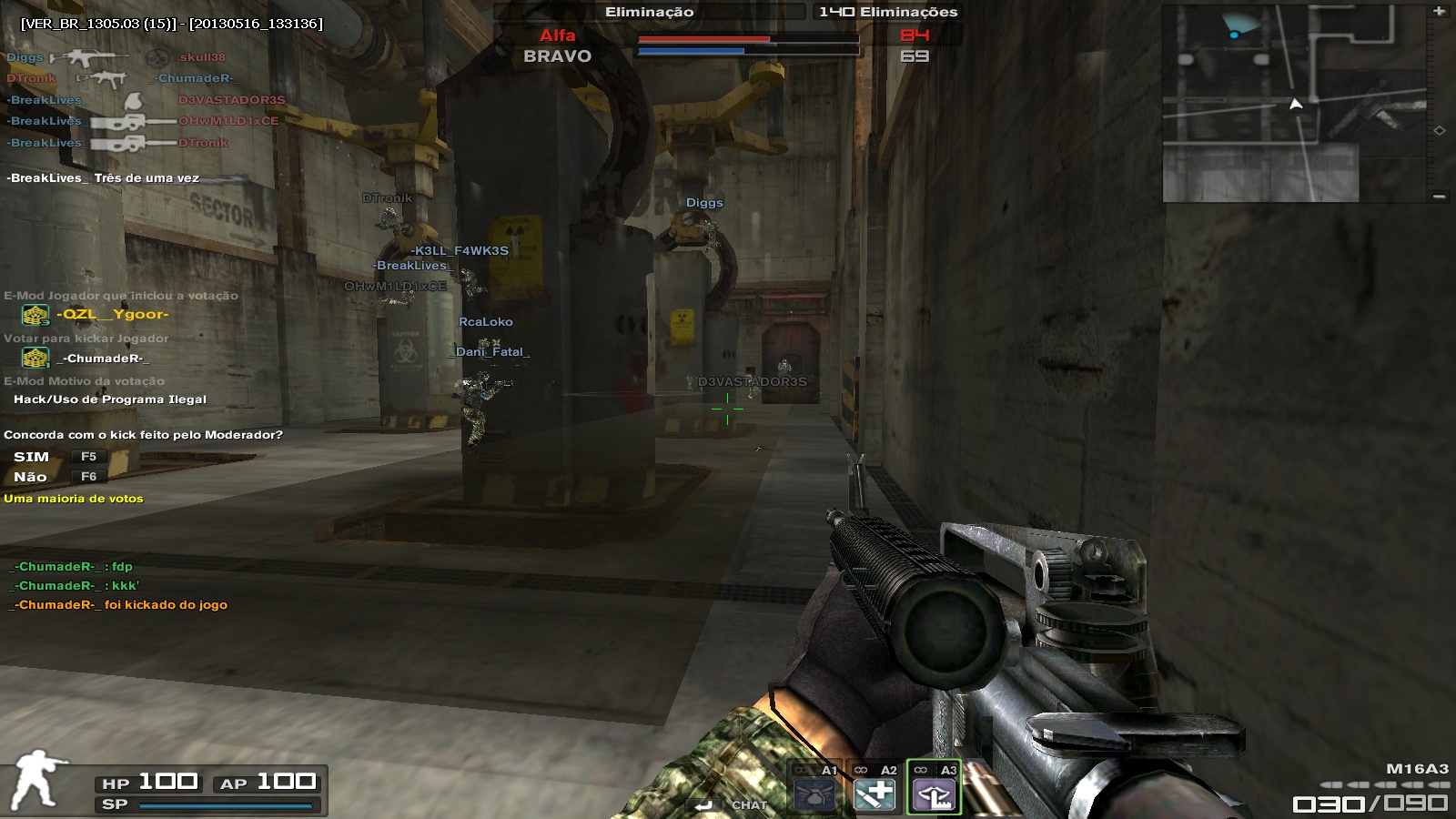Select the A1 grenade quick-slot icon

pos(814,794)
